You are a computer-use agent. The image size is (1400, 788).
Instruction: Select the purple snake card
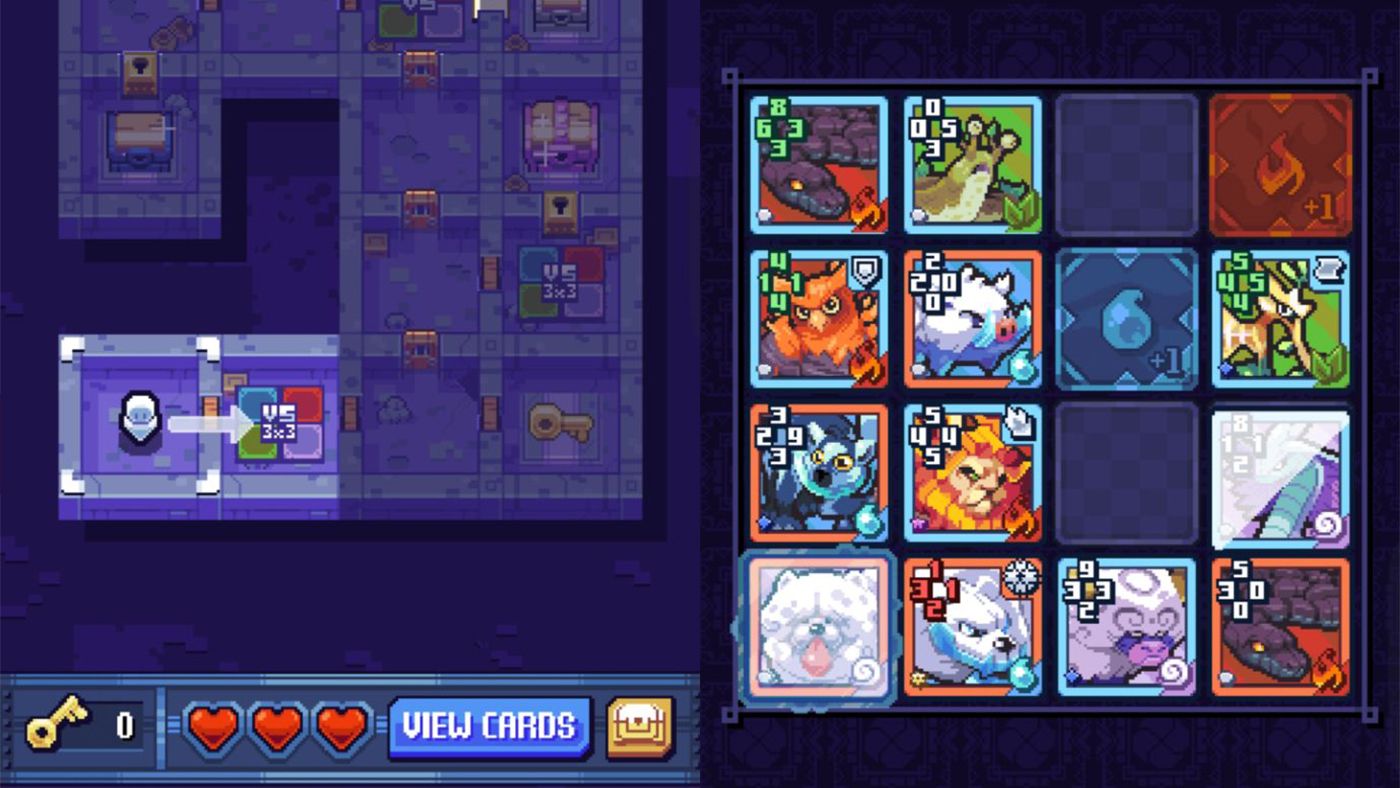pyautogui.click(x=818, y=165)
